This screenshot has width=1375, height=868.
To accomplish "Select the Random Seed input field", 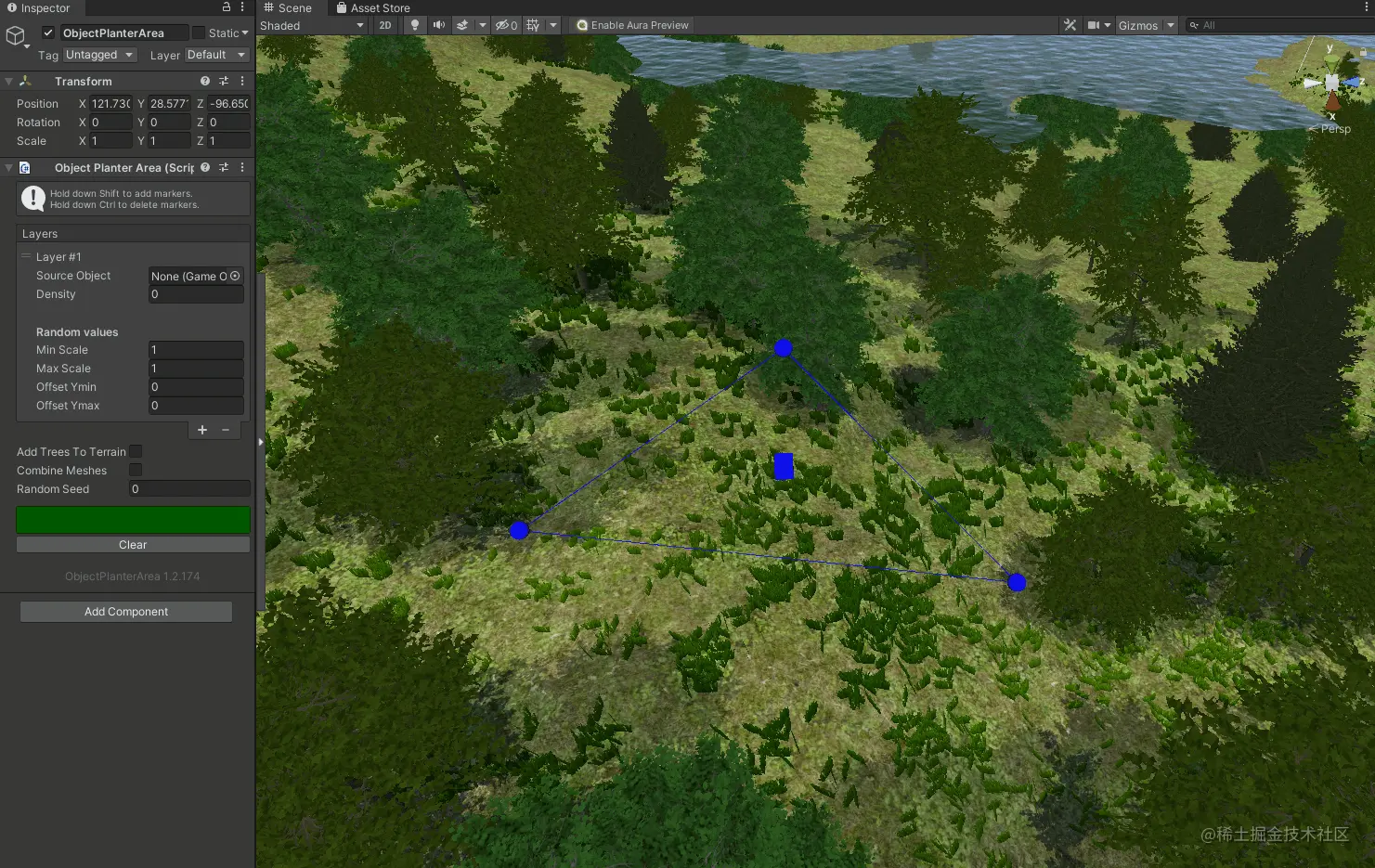I will [189, 489].
